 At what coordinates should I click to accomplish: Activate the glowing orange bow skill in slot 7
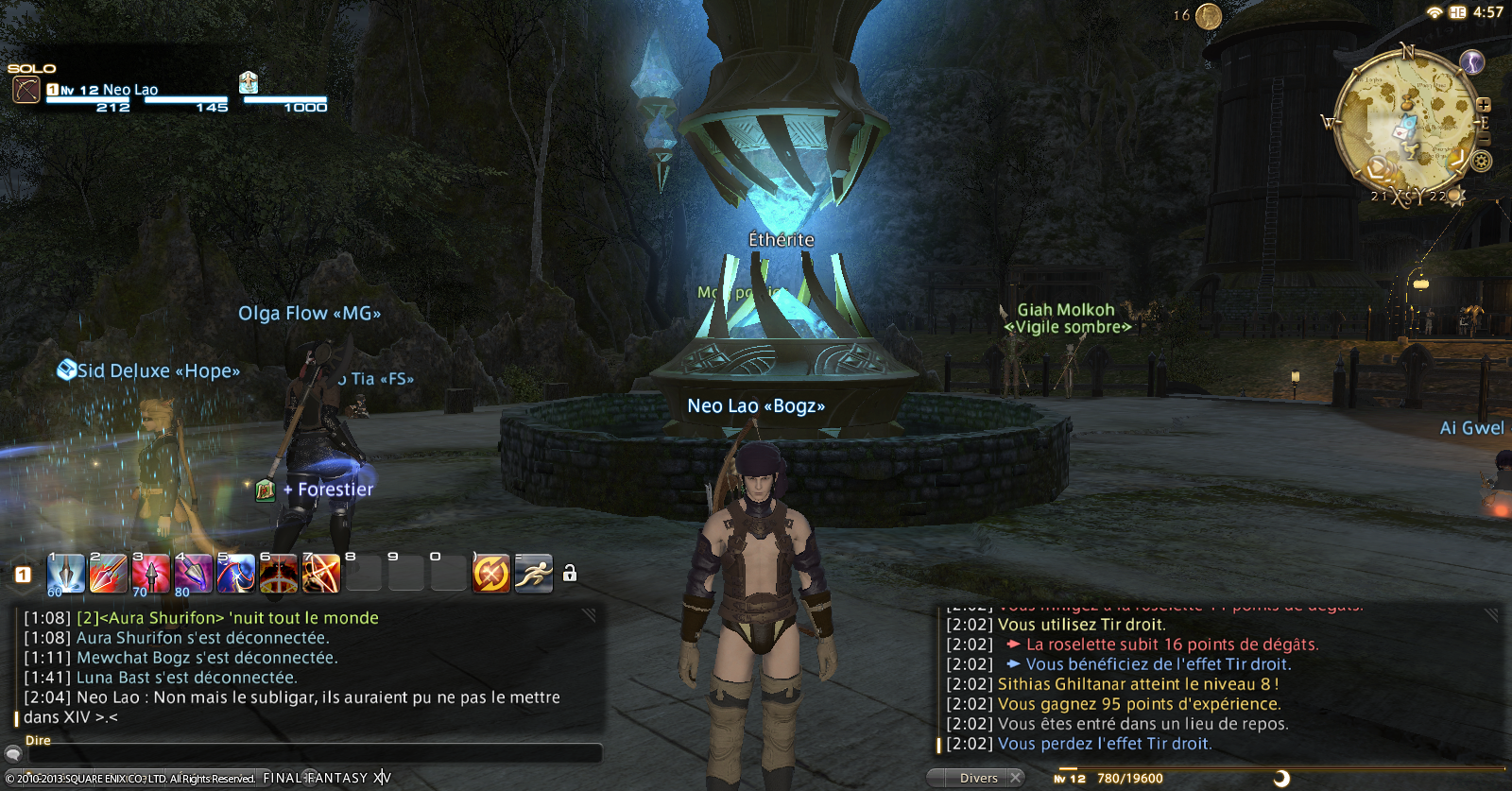coord(321,574)
